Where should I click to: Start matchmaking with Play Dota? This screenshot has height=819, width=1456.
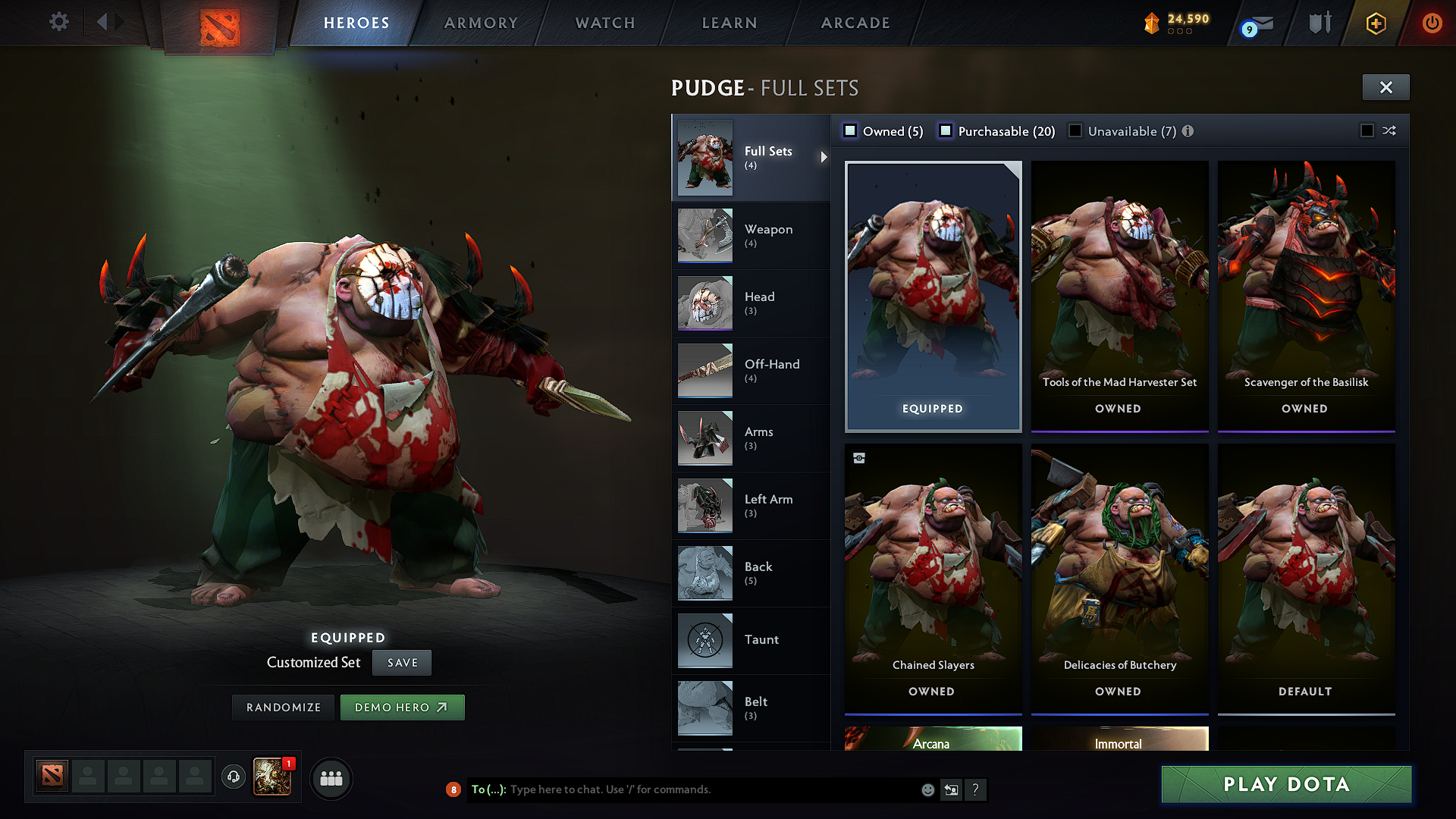pyautogui.click(x=1286, y=784)
